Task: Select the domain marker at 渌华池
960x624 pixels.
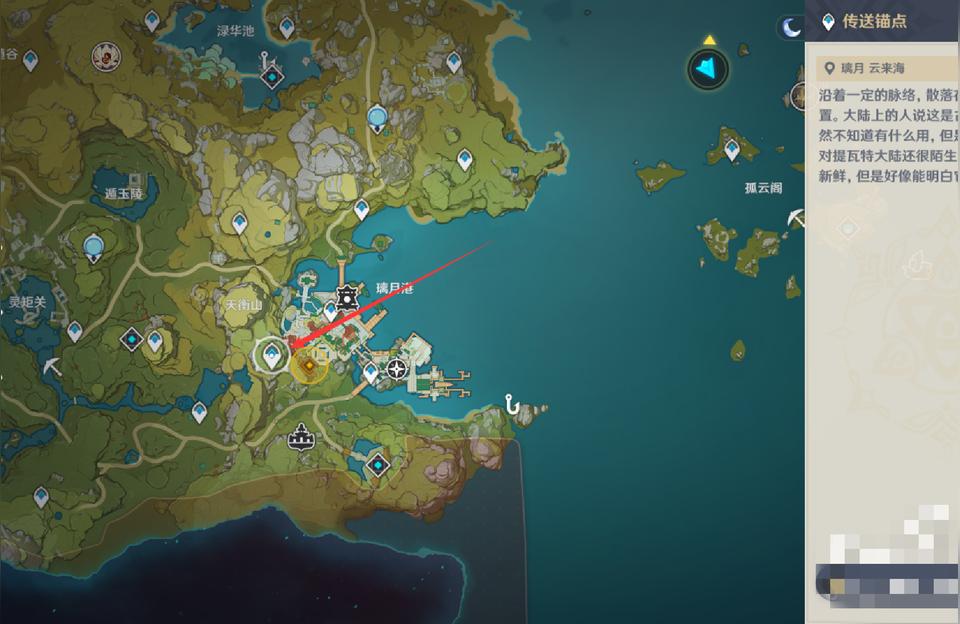Action: tap(271, 75)
